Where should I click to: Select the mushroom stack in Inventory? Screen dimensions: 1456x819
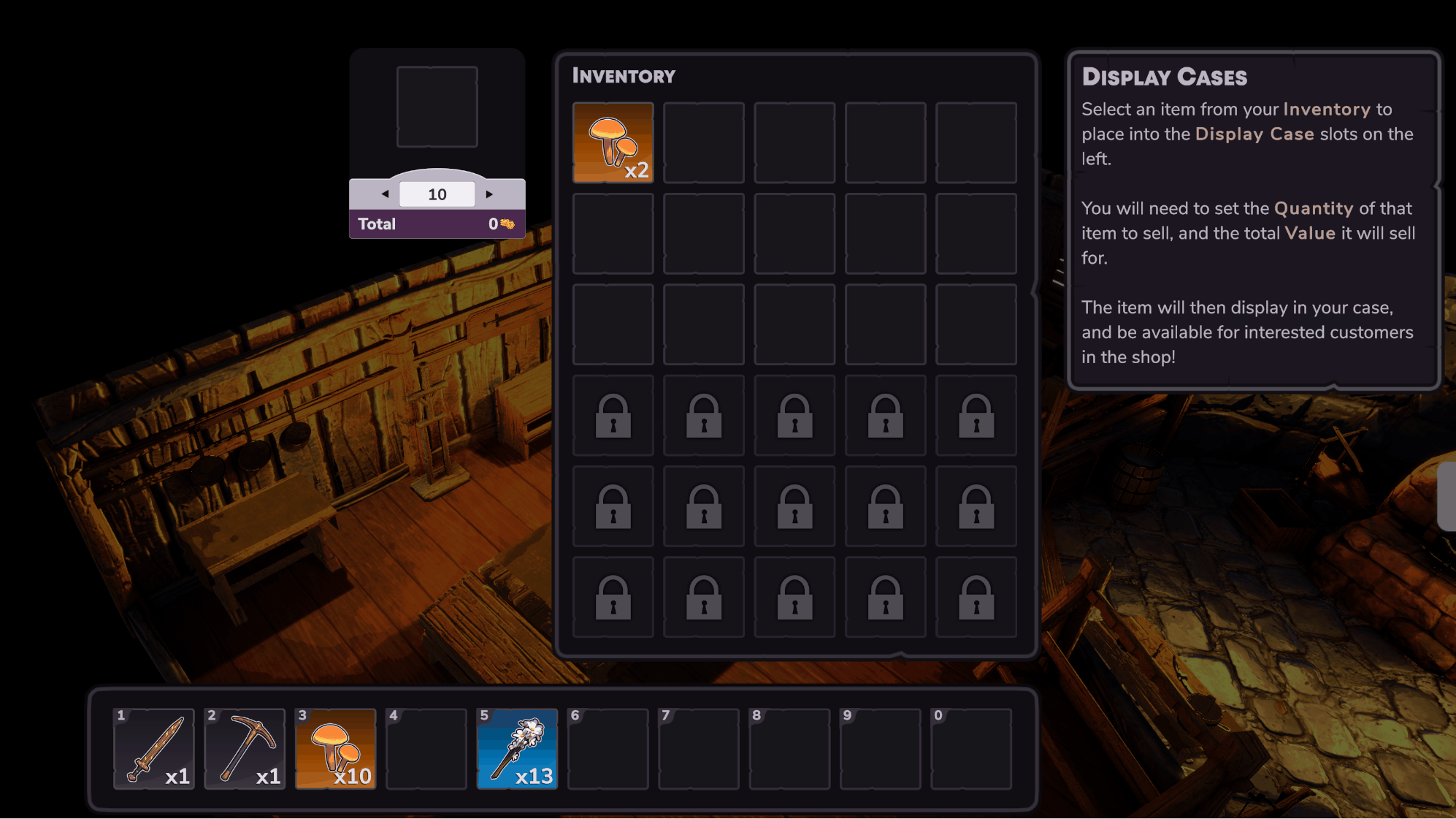pos(613,142)
